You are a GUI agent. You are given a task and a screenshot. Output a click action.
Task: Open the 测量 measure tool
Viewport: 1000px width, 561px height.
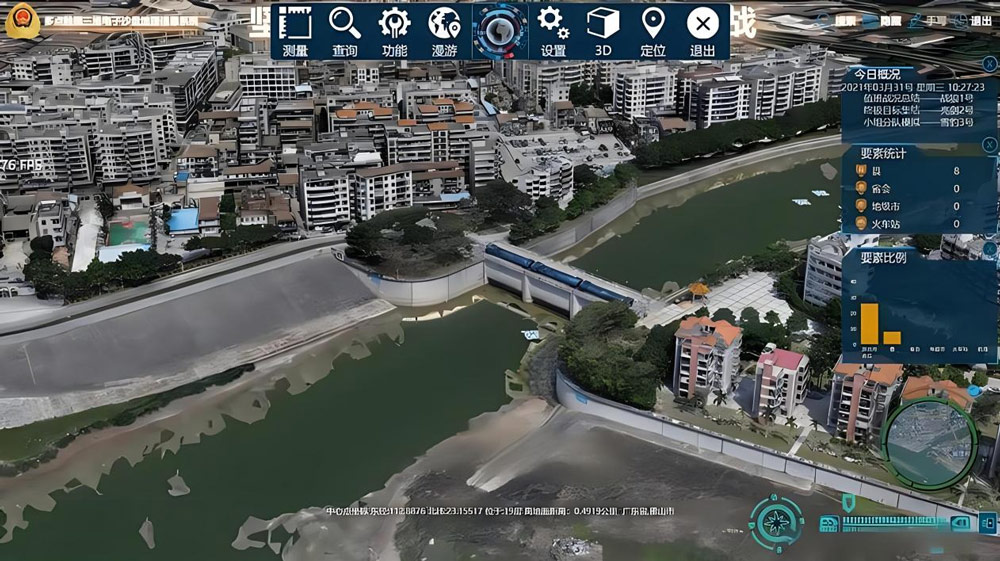pos(296,31)
